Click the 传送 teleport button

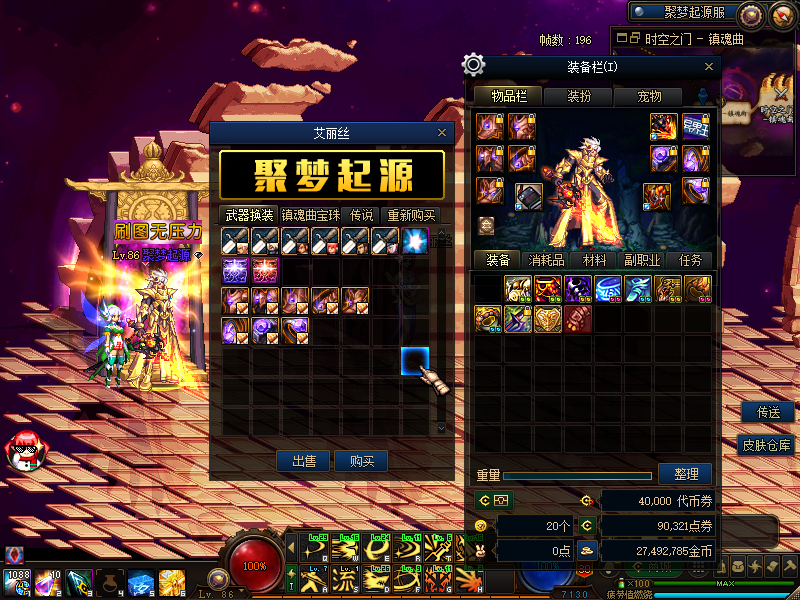768,412
